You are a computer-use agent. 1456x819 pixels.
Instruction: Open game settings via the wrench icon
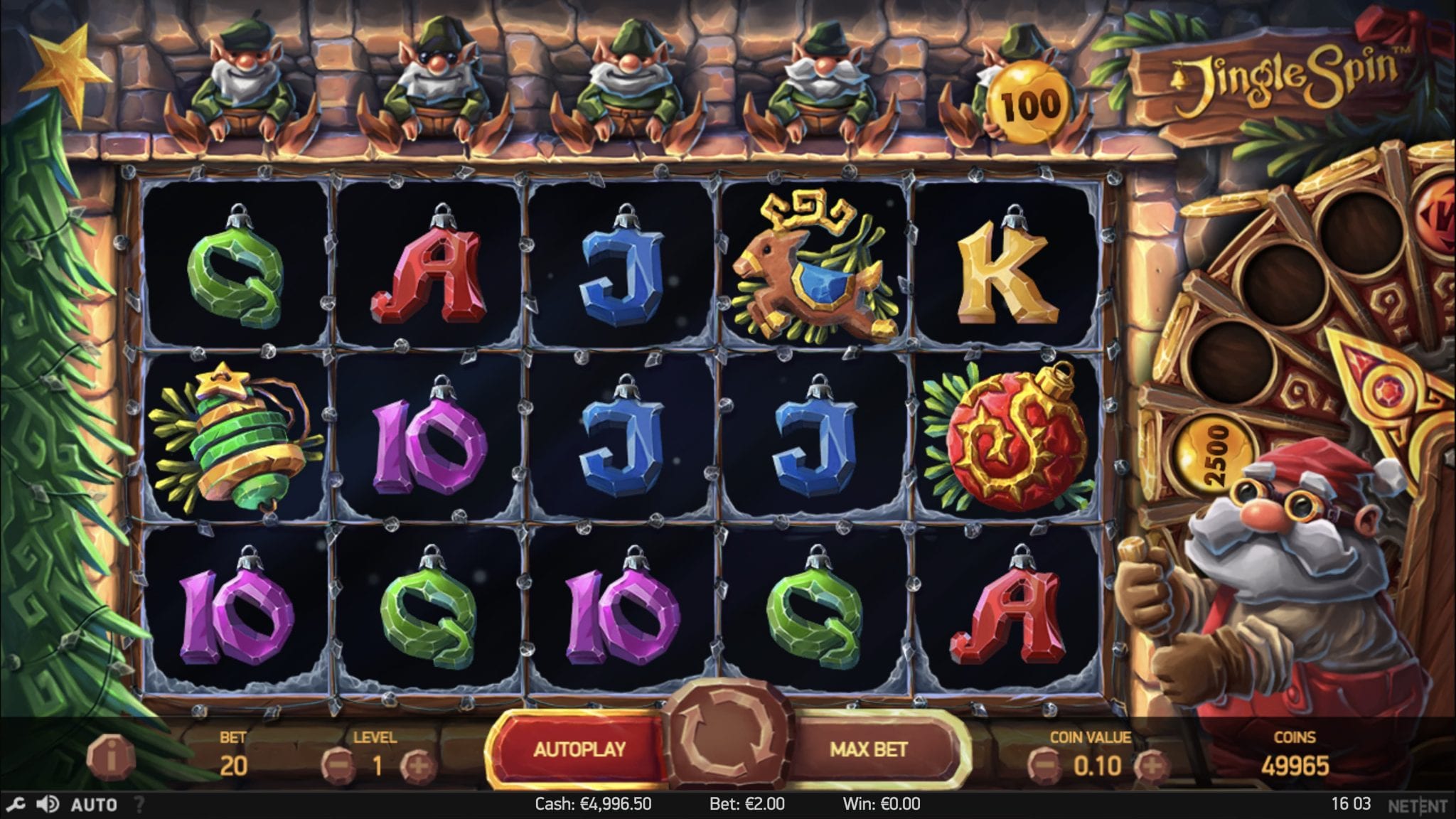(x=15, y=805)
